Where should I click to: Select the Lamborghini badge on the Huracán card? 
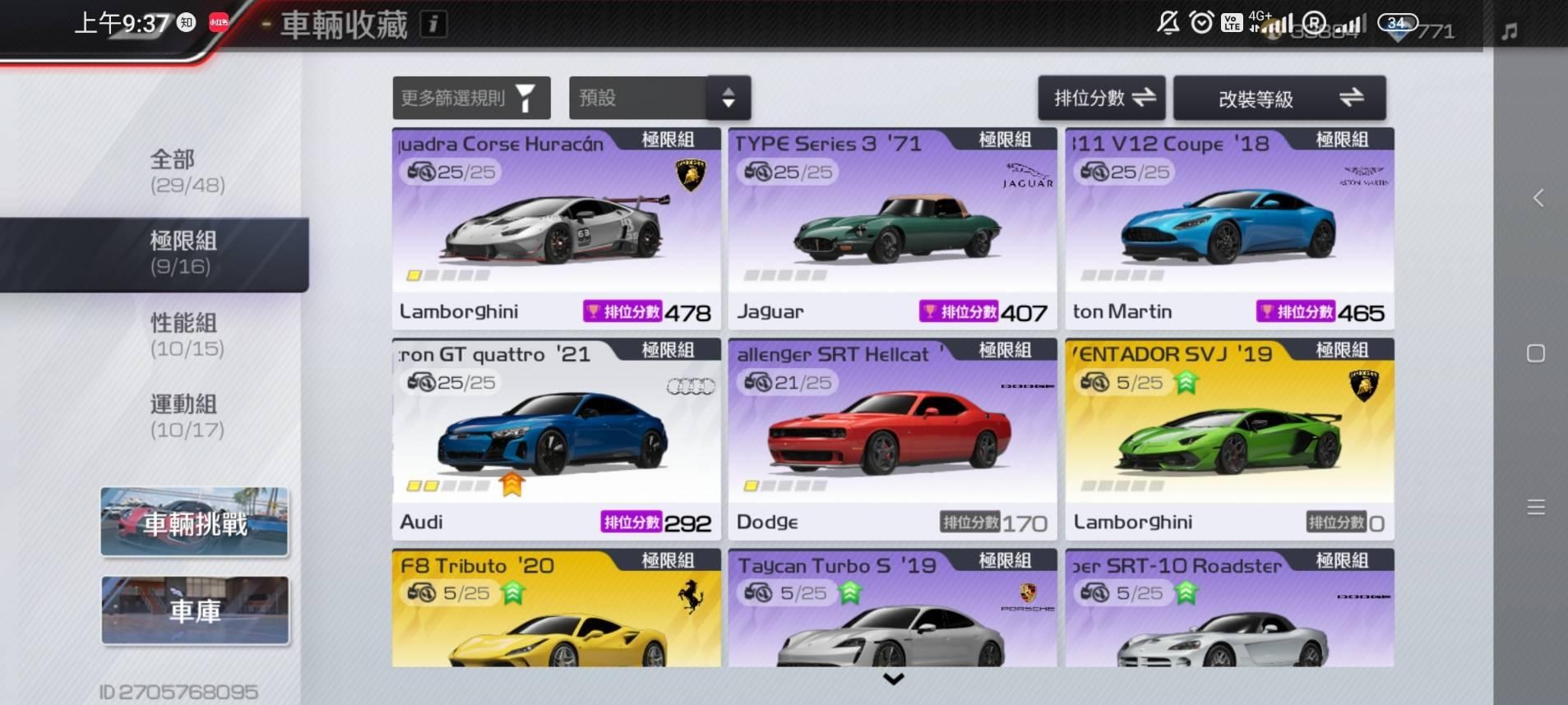[x=691, y=175]
